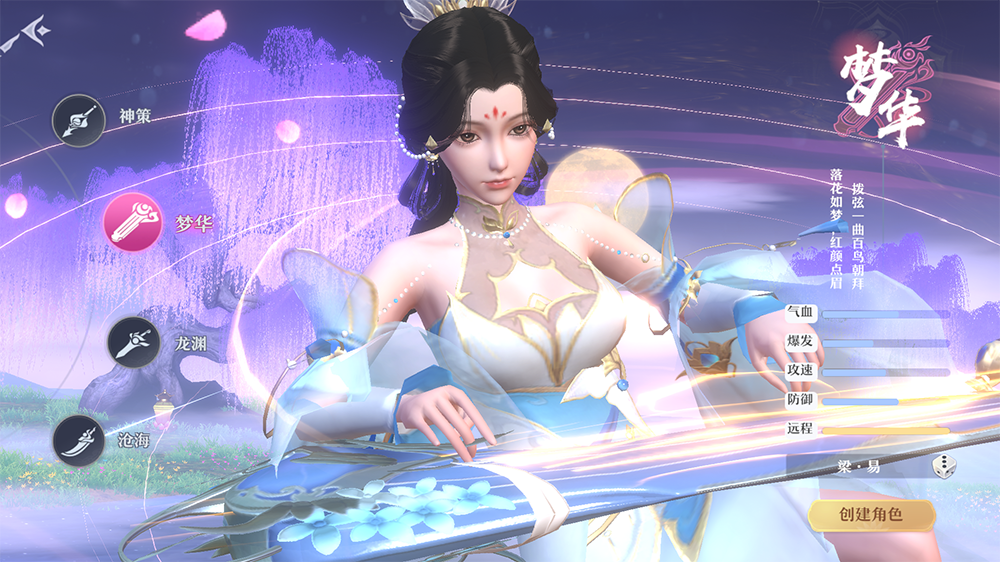
Task: Select the 神策 class
Action: [79, 120]
